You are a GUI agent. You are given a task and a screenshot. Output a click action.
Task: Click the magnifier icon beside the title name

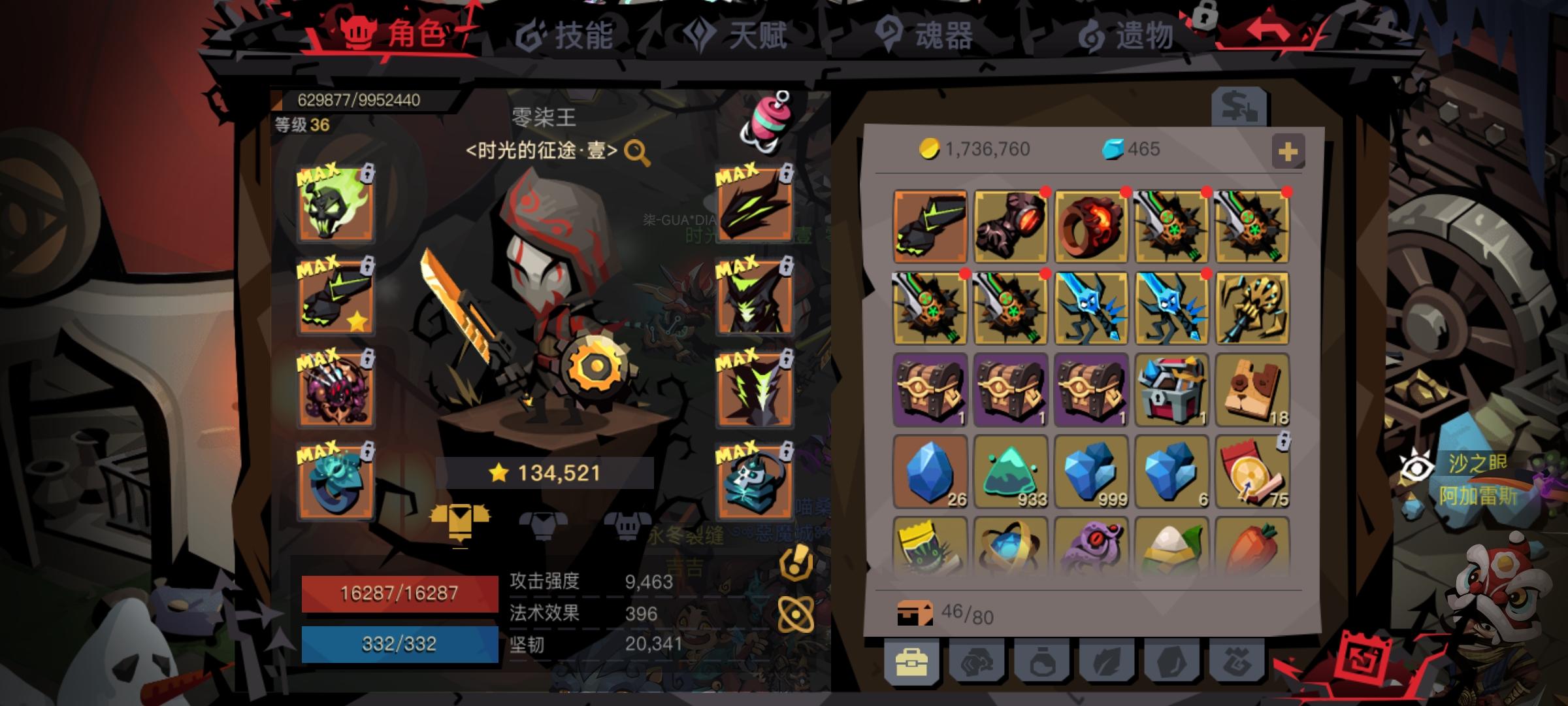click(637, 152)
